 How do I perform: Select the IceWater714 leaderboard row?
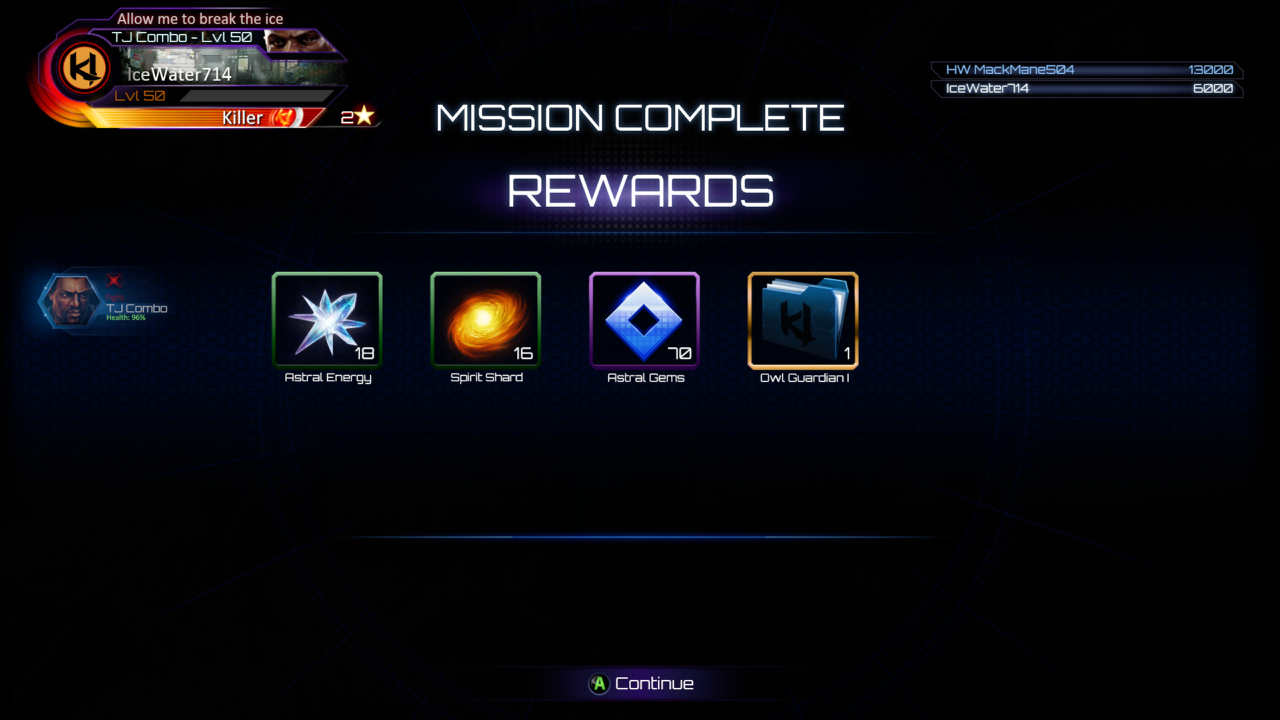tap(1087, 89)
